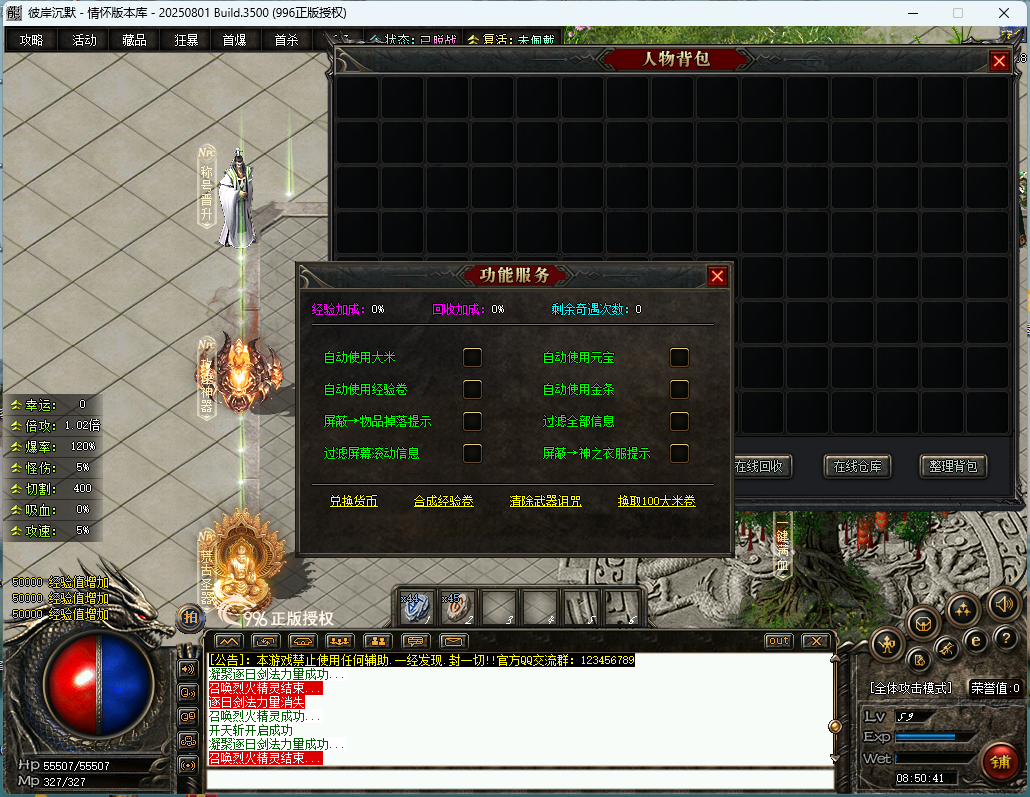Sort inventory with 整理背包 button
Image resolution: width=1030 pixels, height=797 pixels.
pos(952,466)
